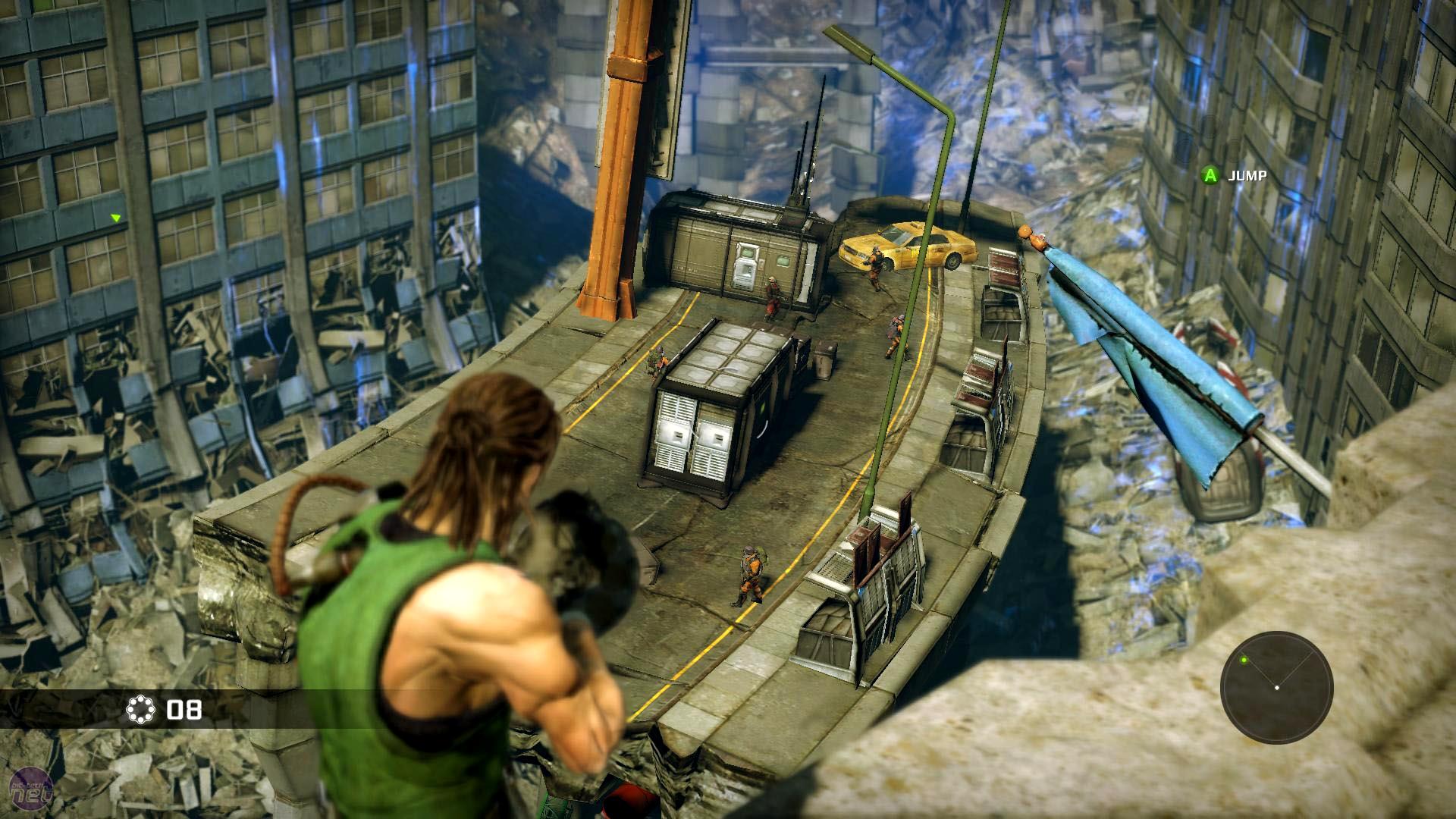Click the green dot on the radar
This screenshot has height=819, width=1456.
point(1244,660)
